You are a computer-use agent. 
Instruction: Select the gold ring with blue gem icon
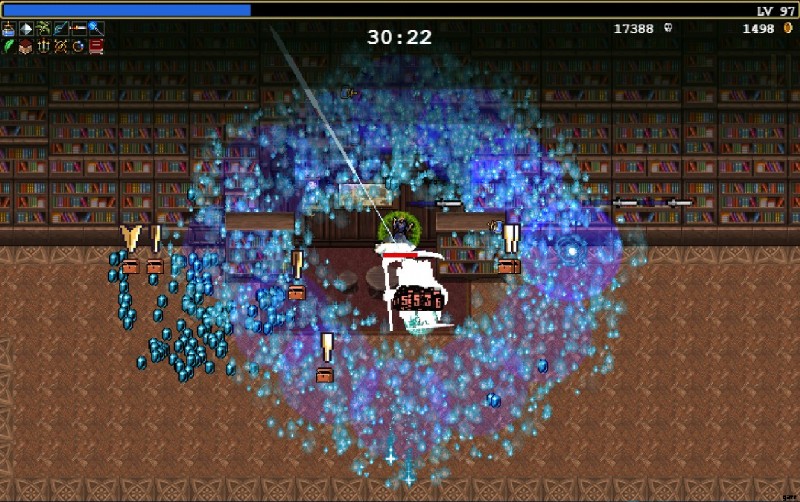tap(78, 46)
